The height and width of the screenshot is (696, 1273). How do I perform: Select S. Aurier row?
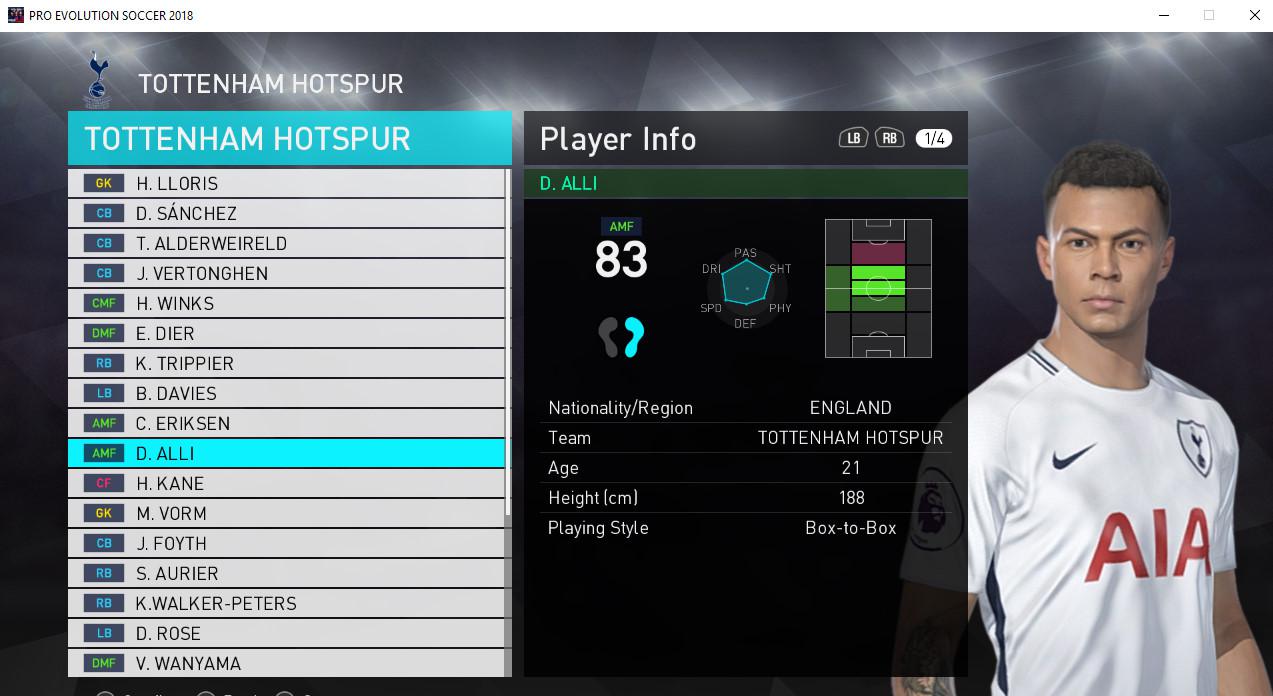[x=286, y=573]
